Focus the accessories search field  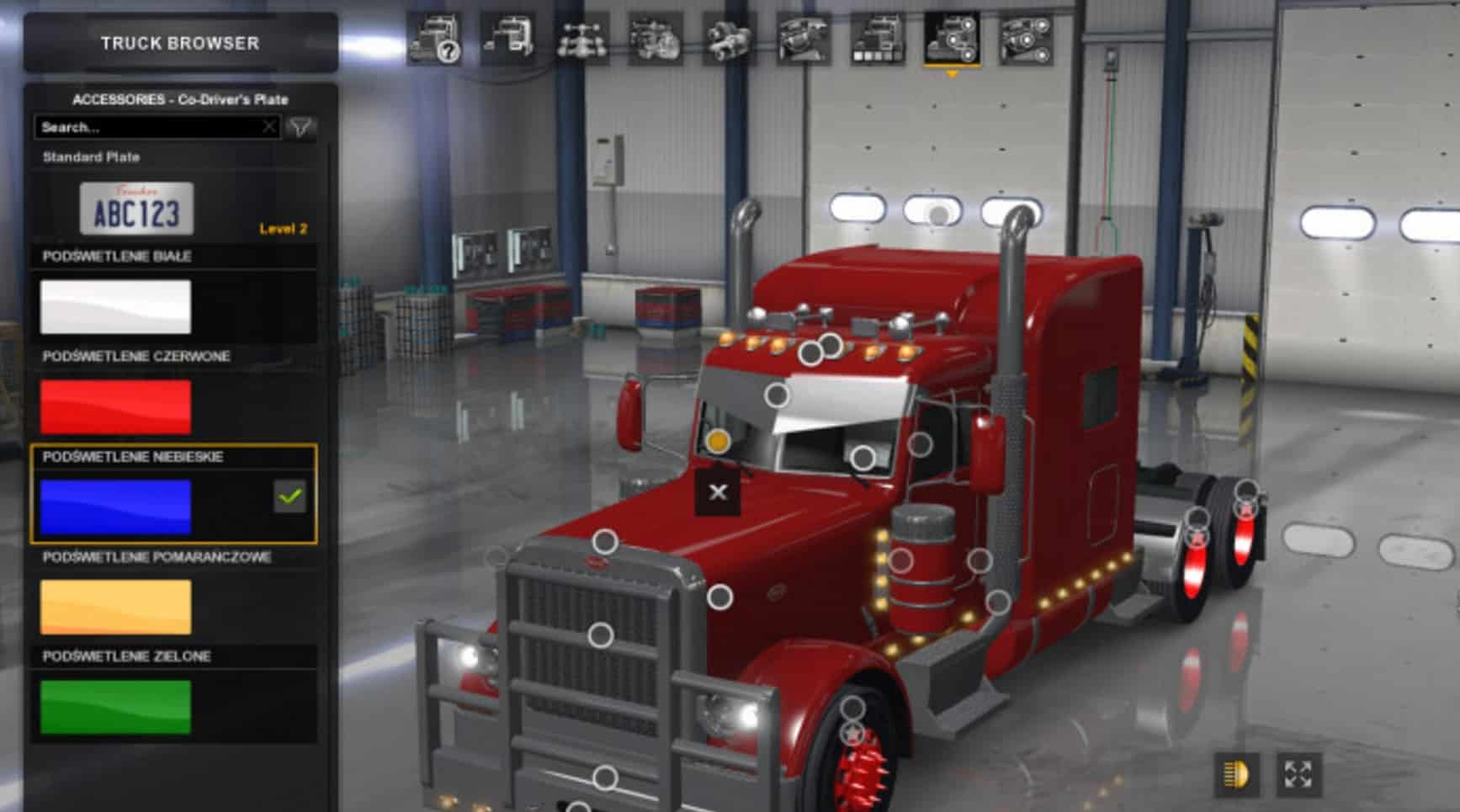[x=151, y=127]
